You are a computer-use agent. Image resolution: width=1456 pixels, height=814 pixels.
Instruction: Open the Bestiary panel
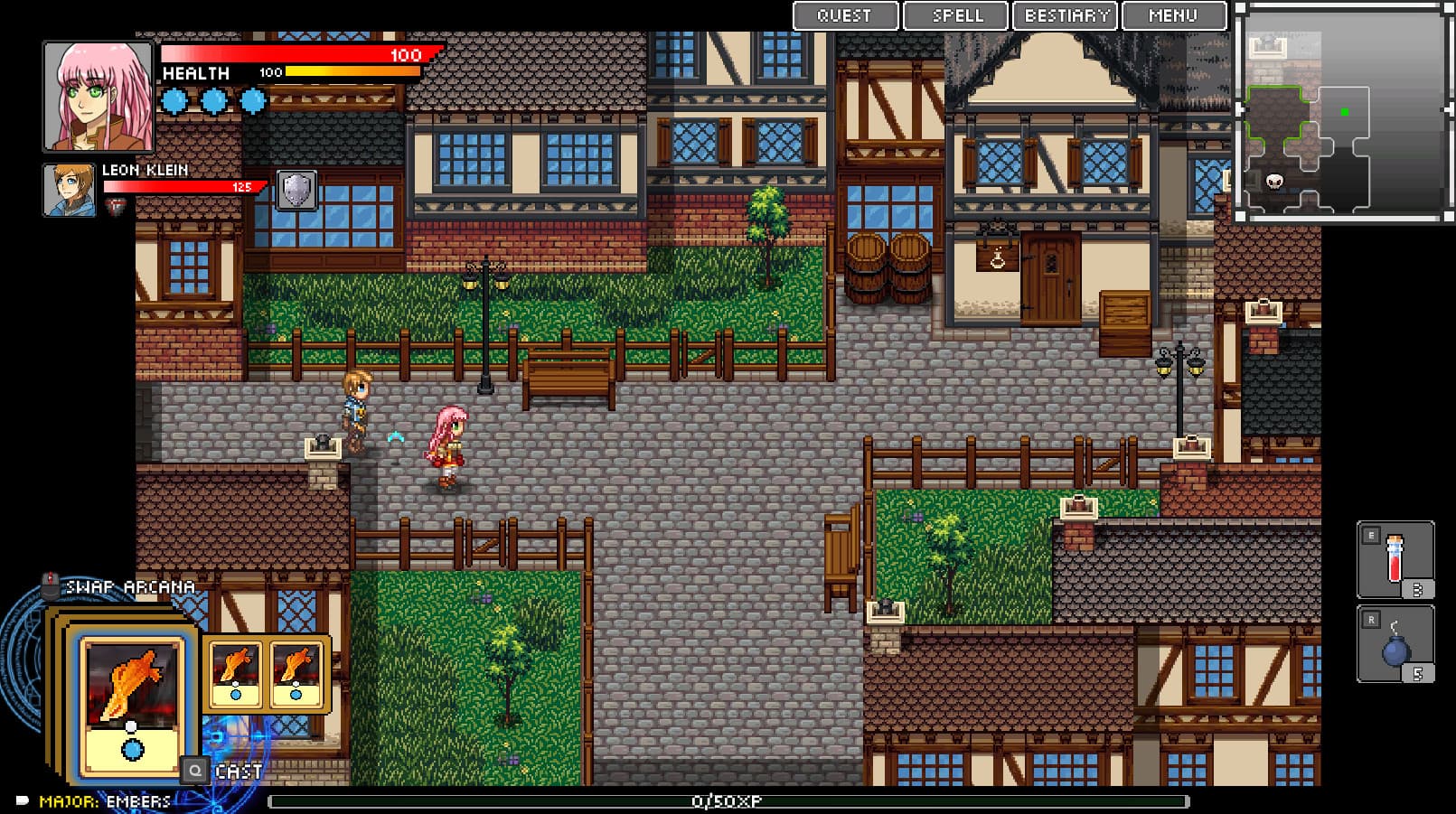click(1065, 14)
